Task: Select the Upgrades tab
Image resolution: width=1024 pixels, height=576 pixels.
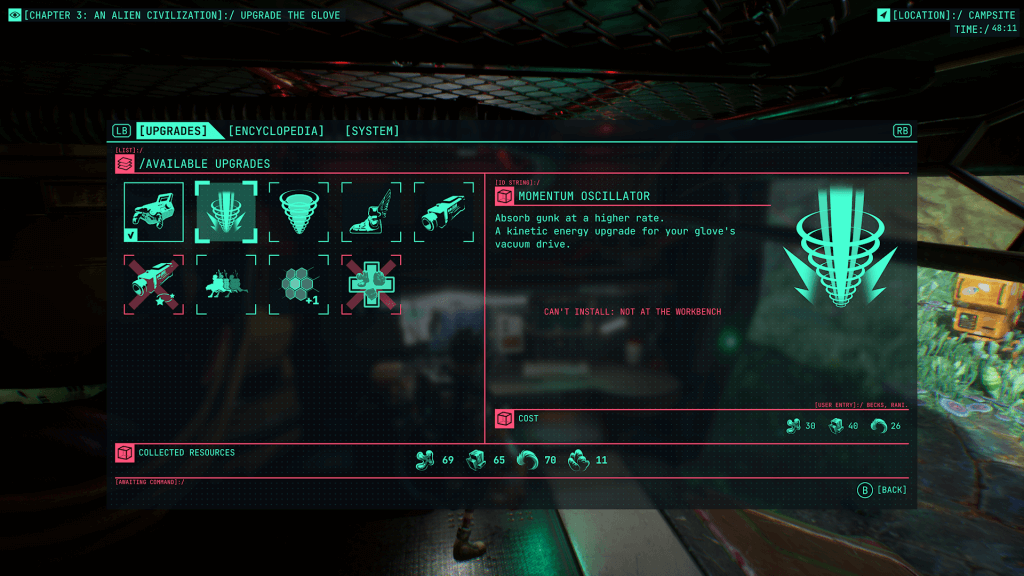Action: tap(173, 131)
